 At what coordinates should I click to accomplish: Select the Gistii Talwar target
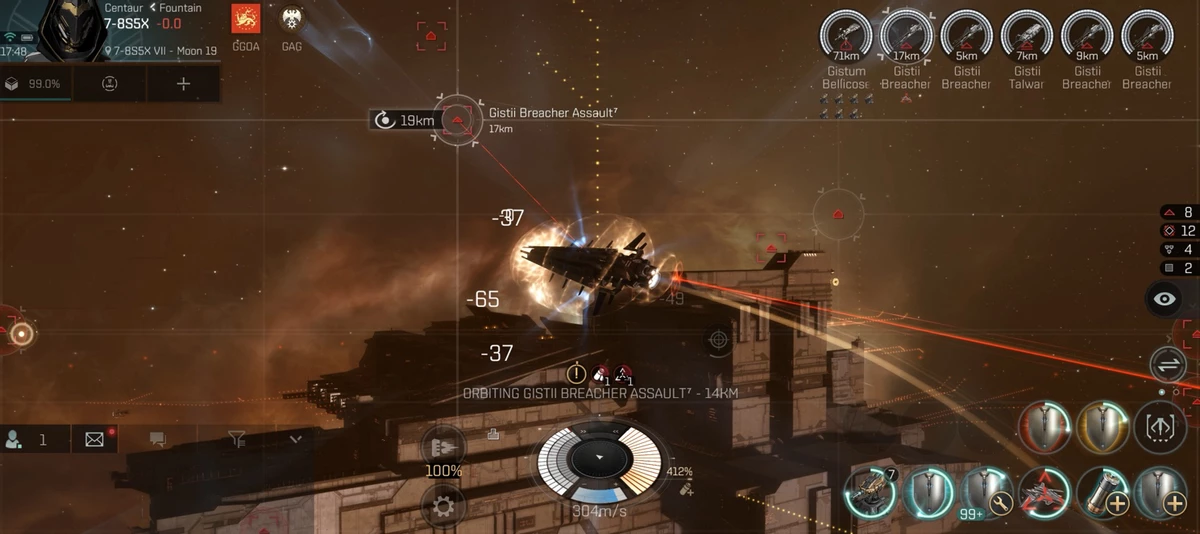1027,38
